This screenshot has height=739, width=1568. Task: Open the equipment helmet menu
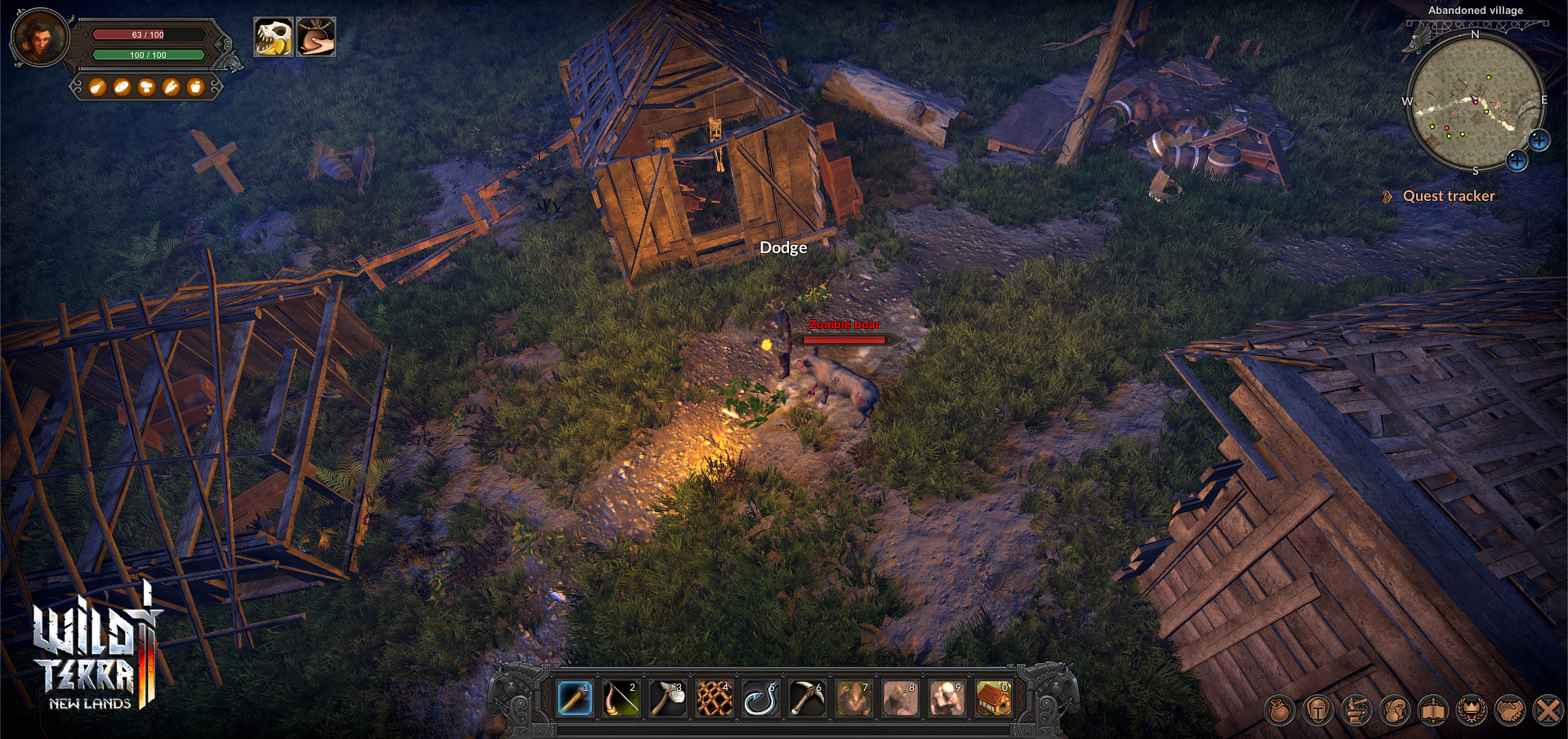click(x=1318, y=710)
